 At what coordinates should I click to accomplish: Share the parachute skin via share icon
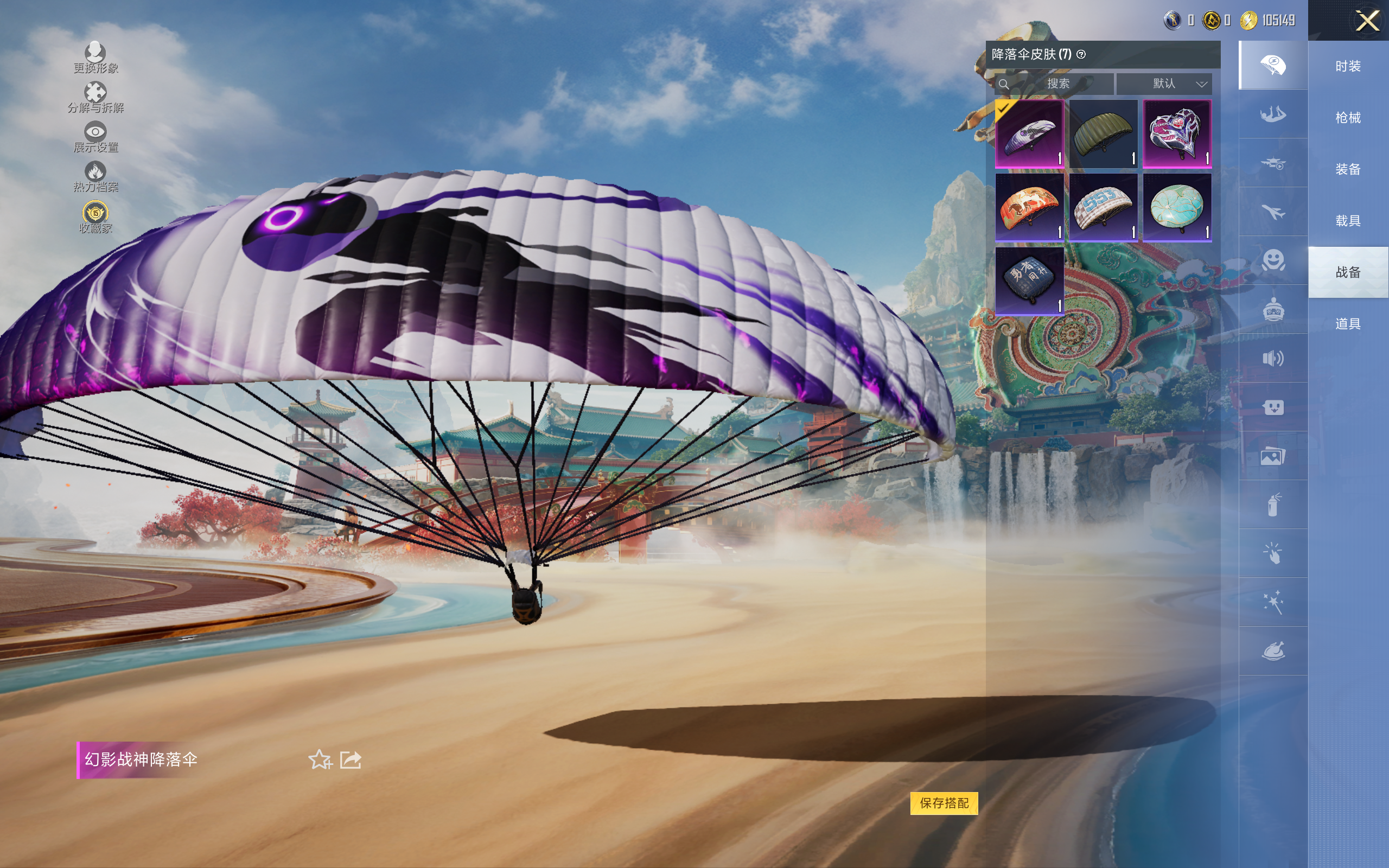click(x=351, y=759)
